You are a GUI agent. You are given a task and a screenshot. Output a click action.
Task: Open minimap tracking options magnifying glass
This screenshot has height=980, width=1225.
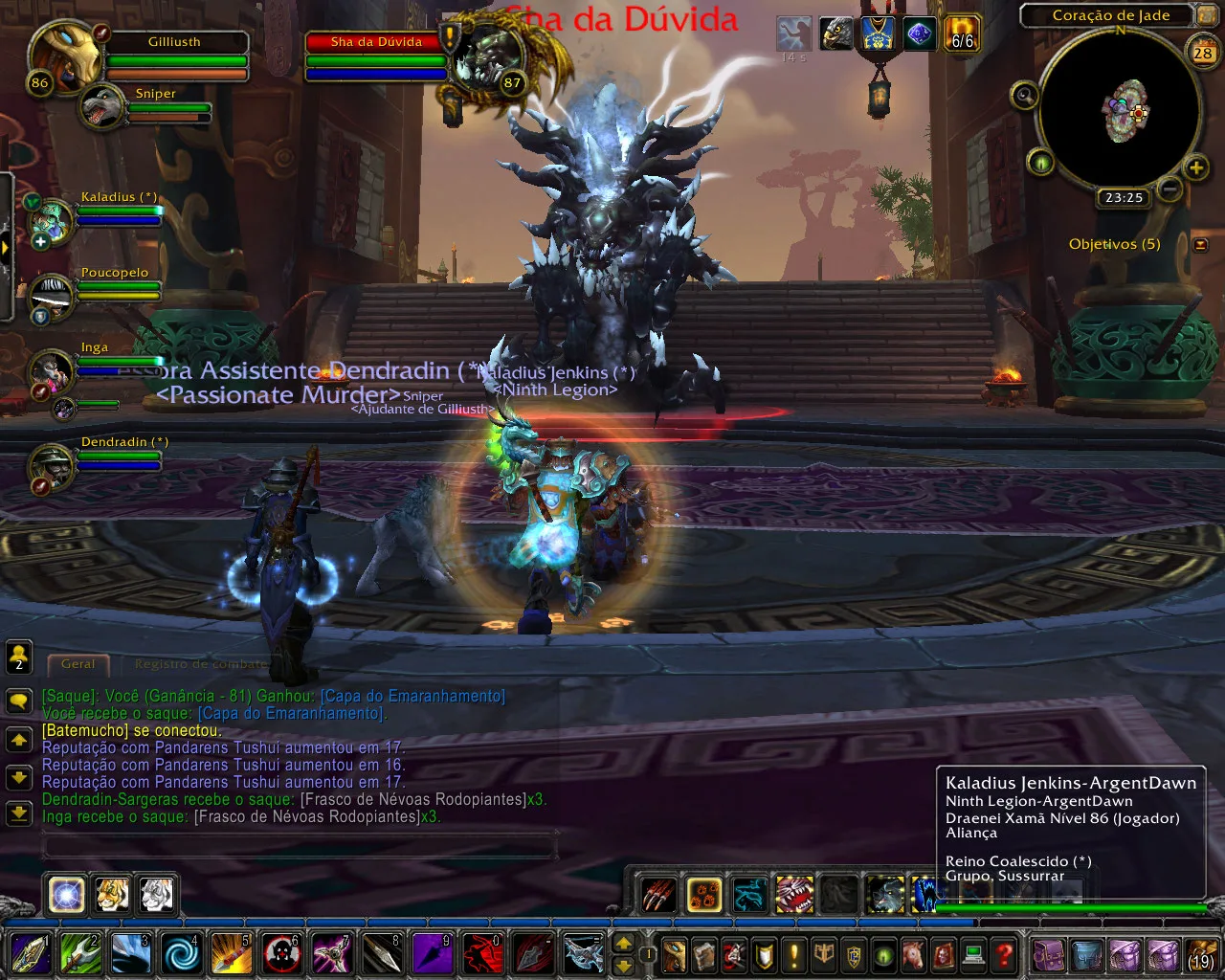[1024, 95]
